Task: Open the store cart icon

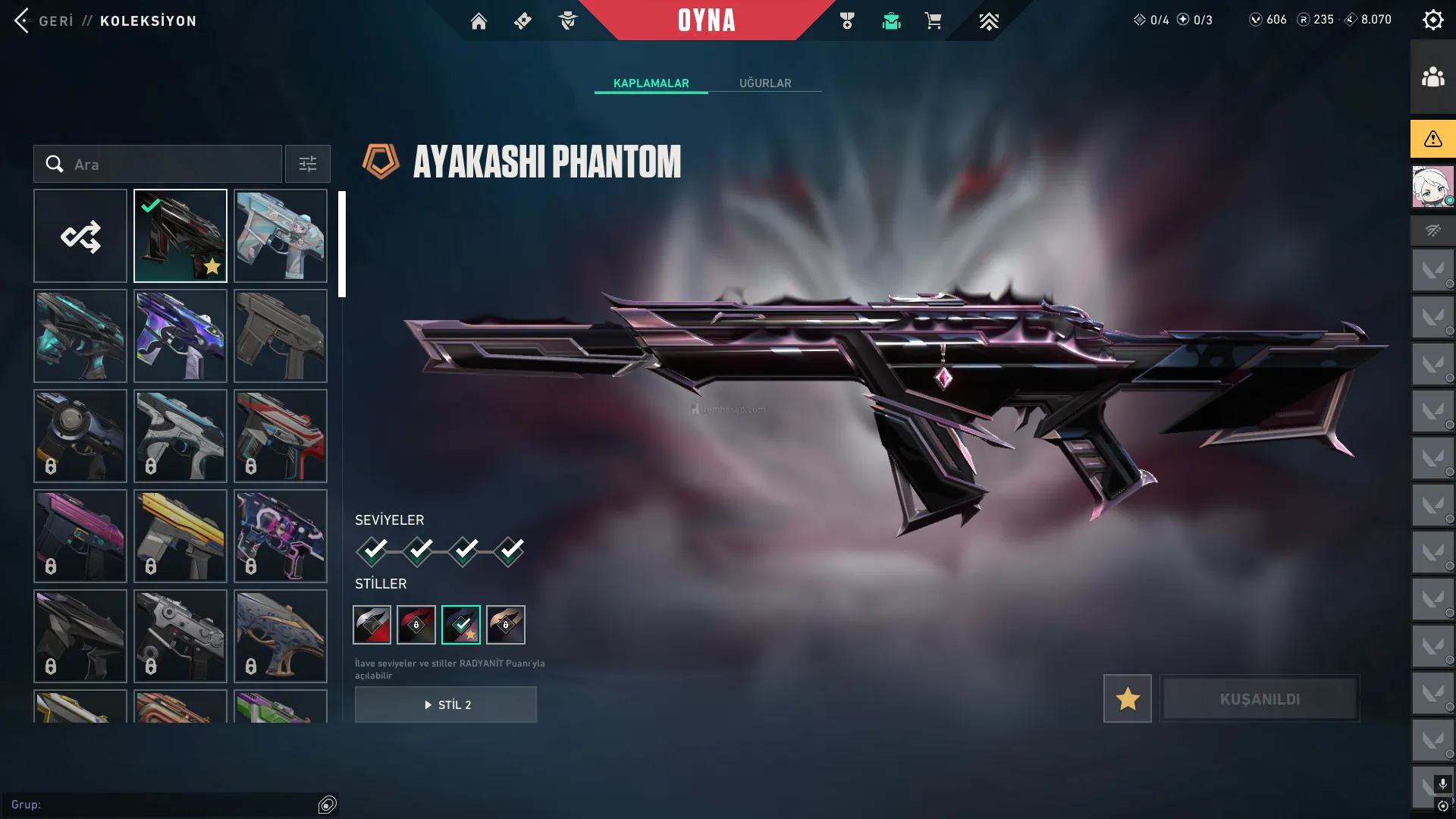Action: [933, 21]
